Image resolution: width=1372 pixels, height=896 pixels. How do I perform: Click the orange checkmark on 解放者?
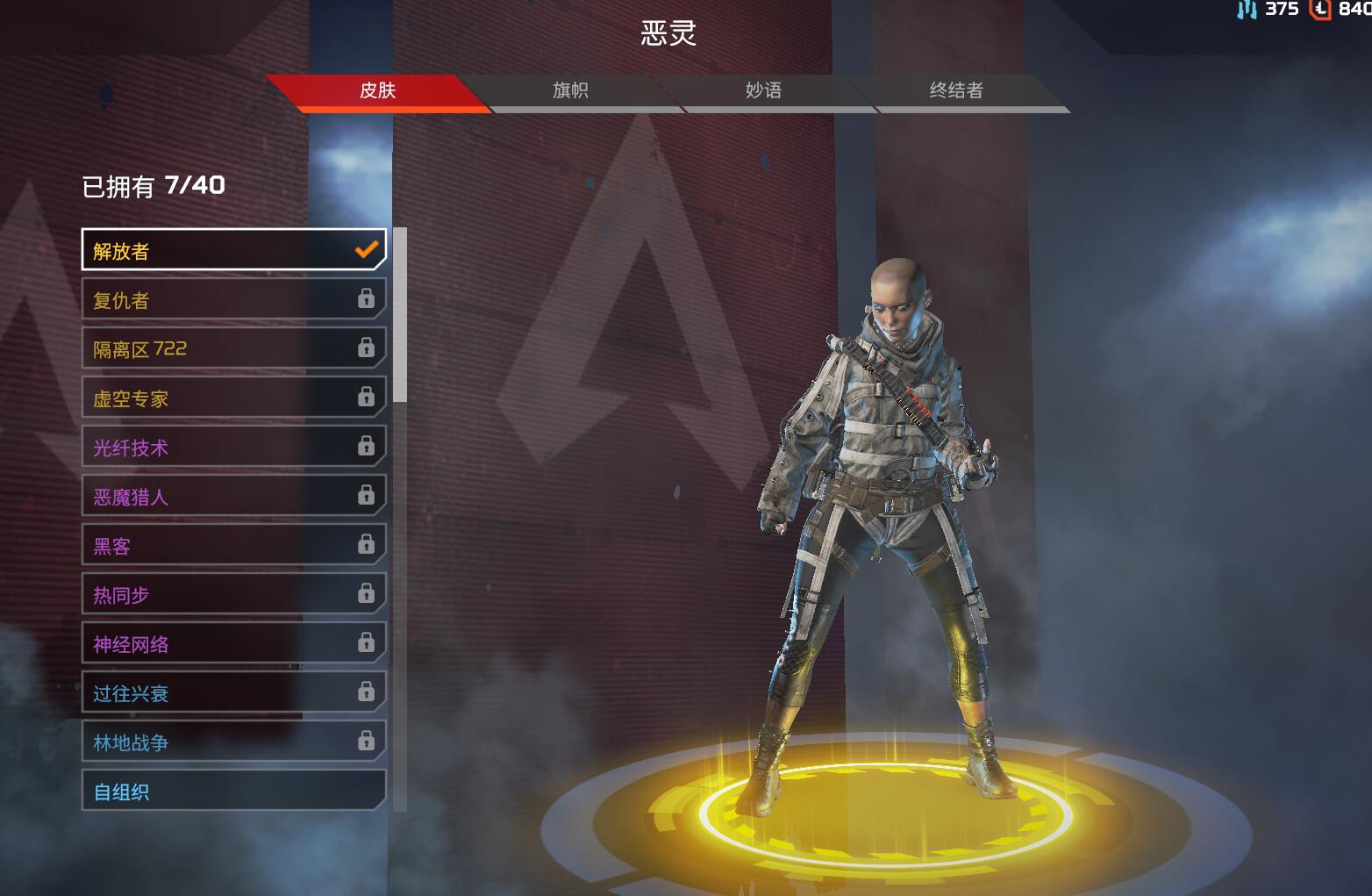[x=366, y=249]
